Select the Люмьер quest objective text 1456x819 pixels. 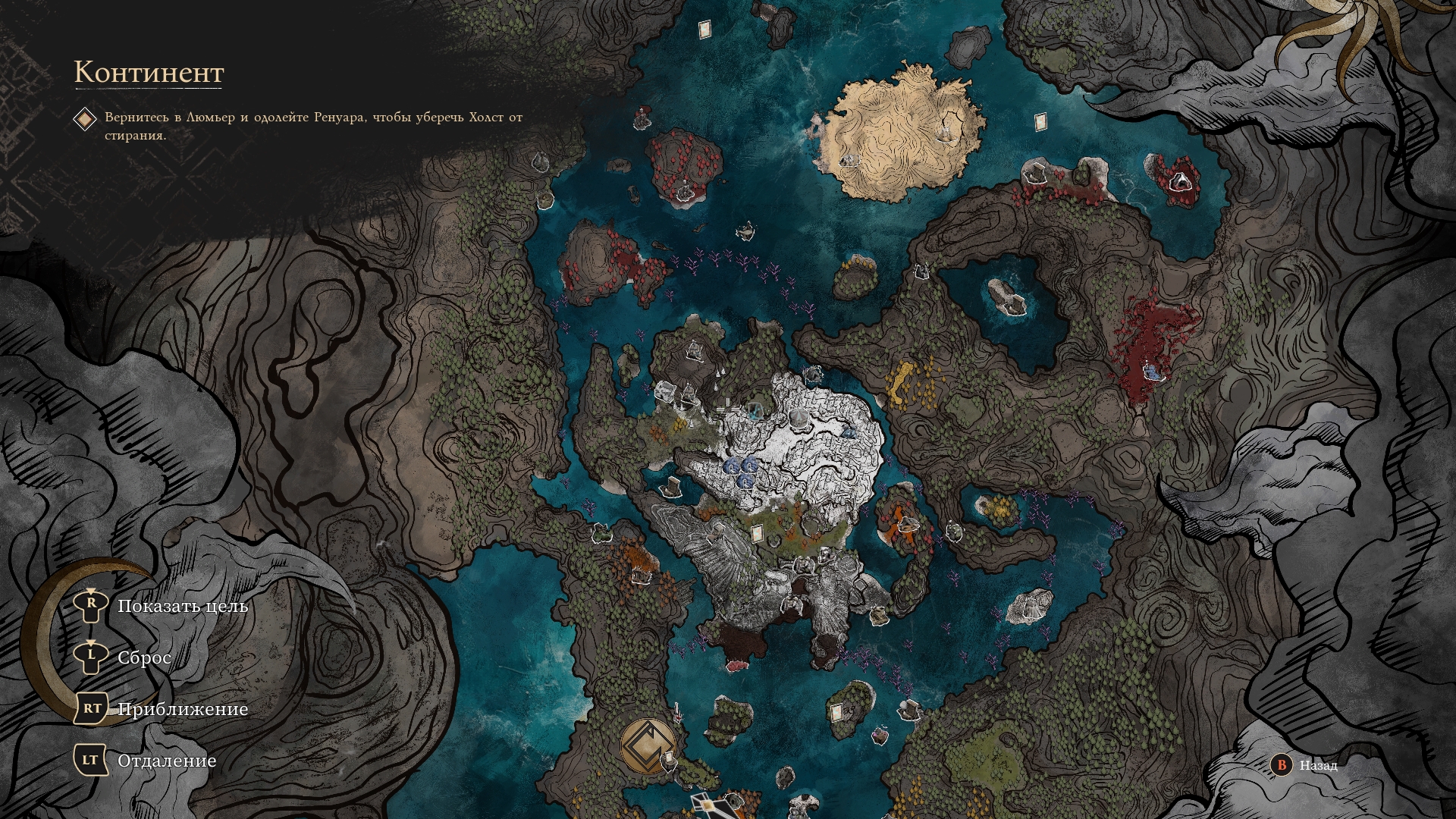(x=313, y=126)
